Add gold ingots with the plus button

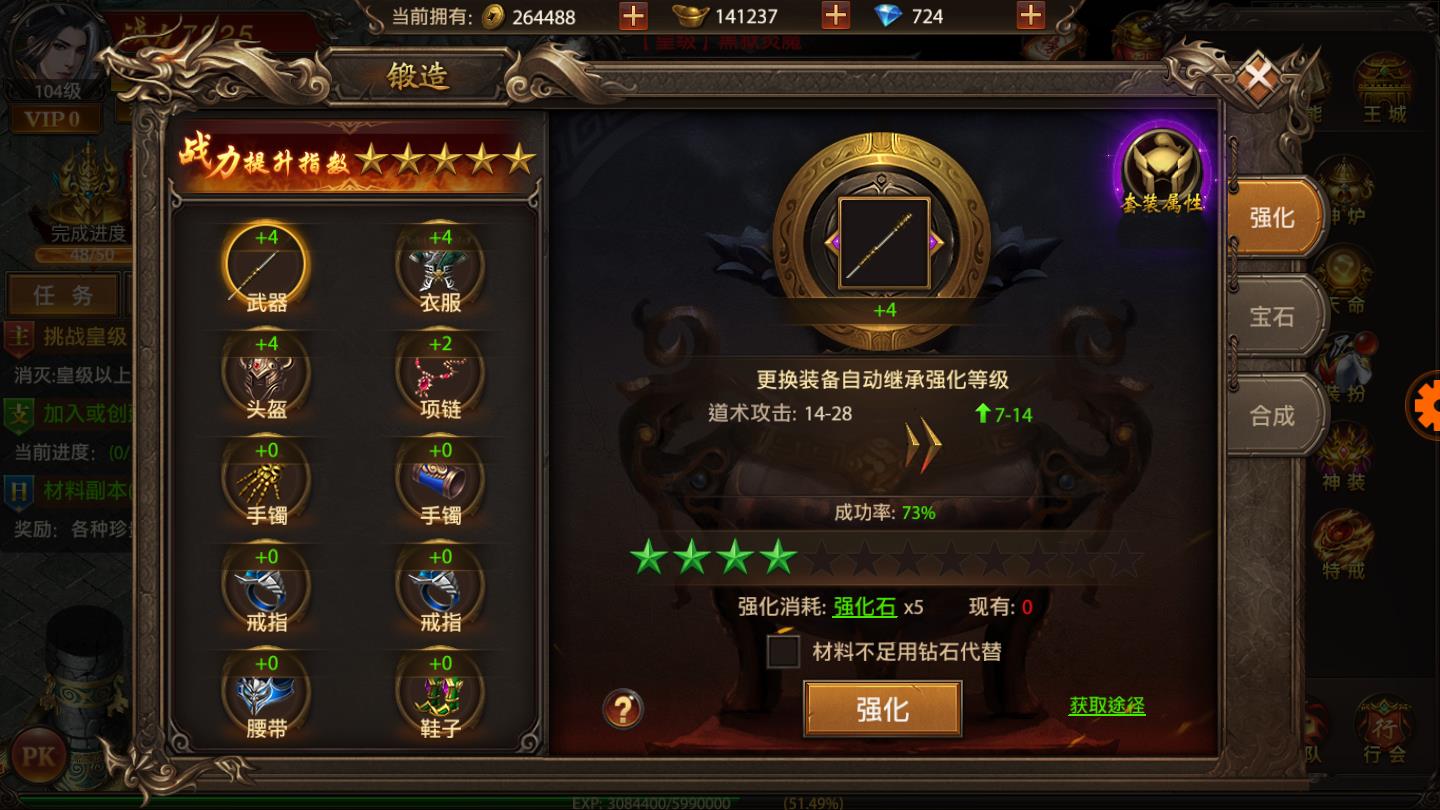point(835,16)
